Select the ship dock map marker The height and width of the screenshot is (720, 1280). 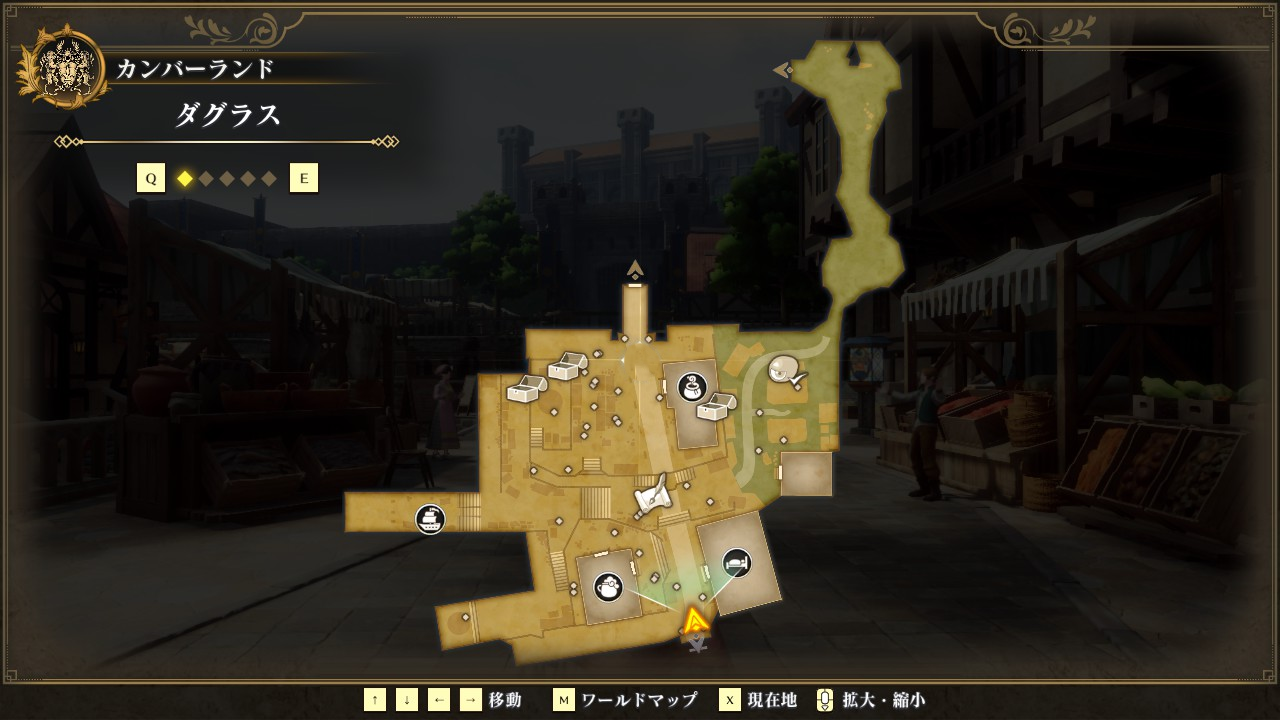(x=430, y=519)
